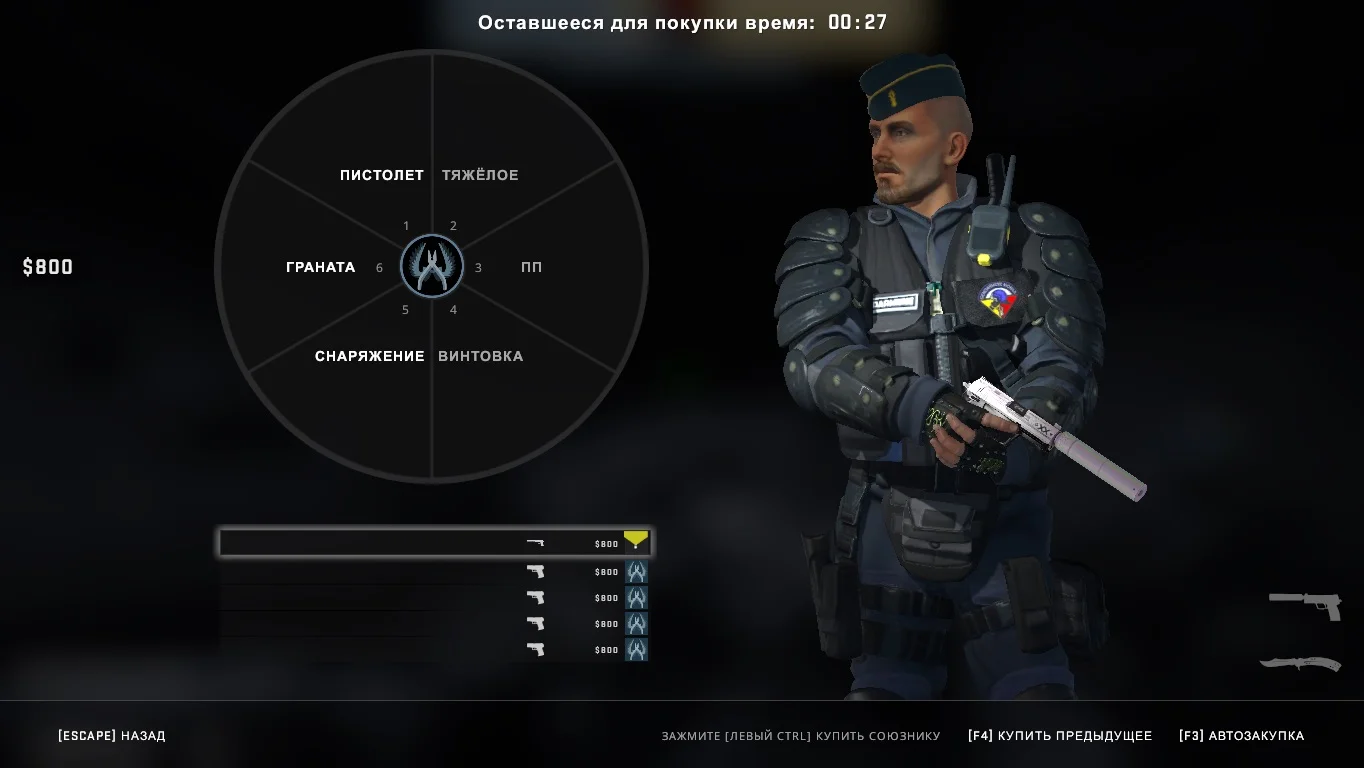
Task: Select the Тяжёлое weapons segment
Action: (480, 175)
